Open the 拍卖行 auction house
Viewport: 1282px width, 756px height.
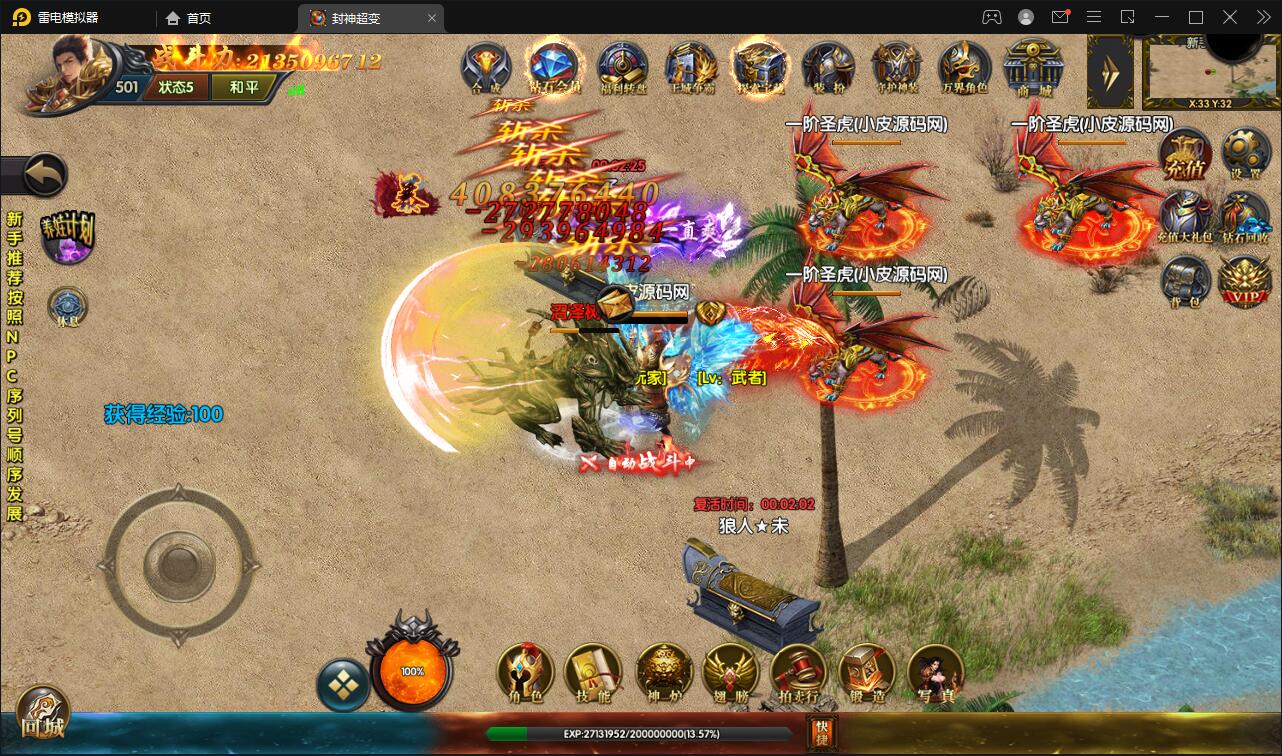pos(798,672)
